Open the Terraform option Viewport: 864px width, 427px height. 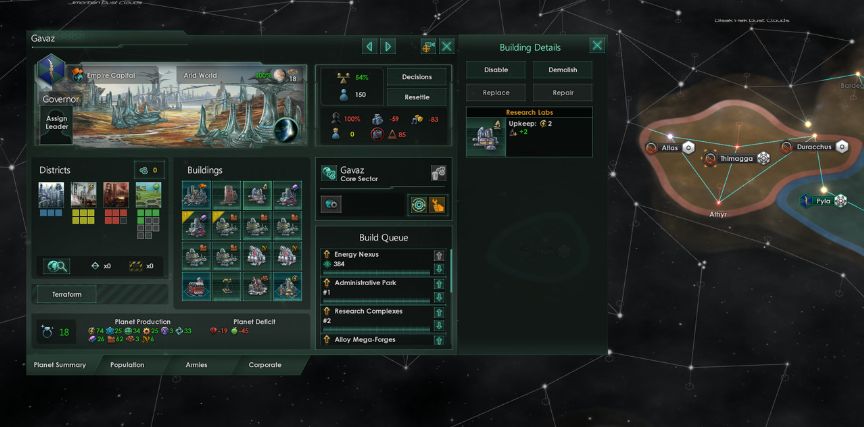click(x=67, y=294)
